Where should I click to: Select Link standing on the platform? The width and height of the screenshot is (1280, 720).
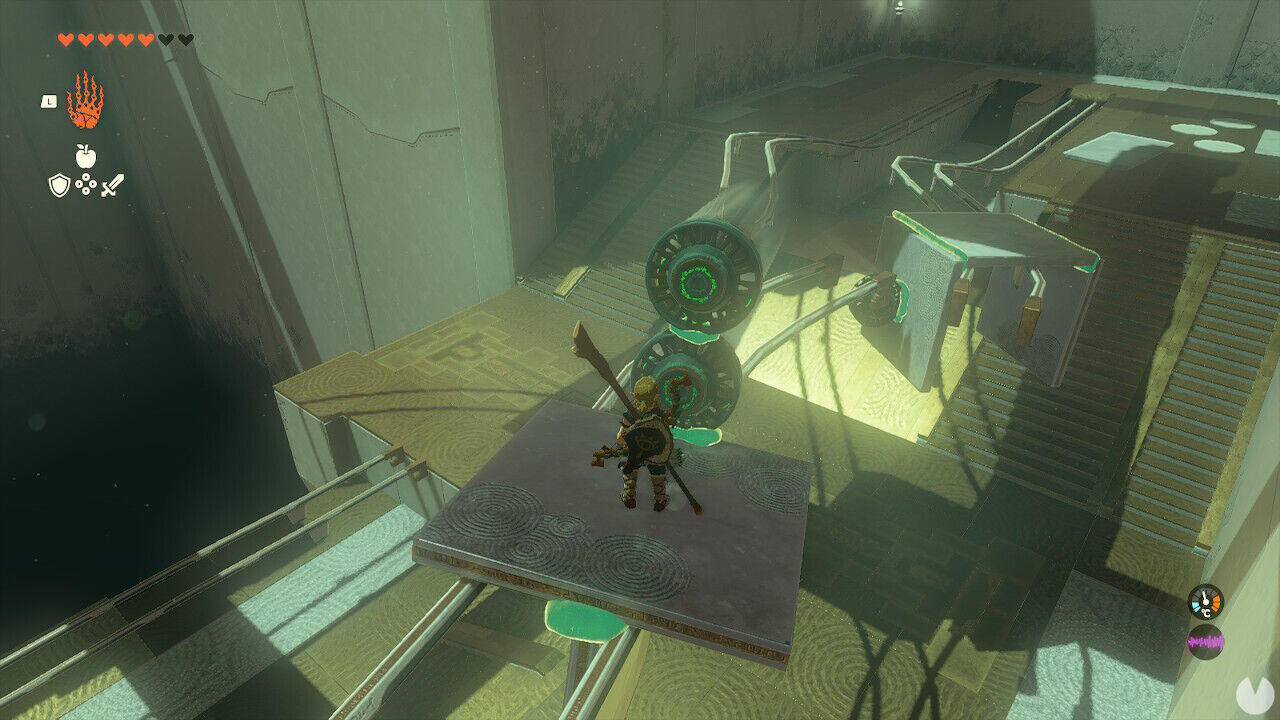pos(645,440)
